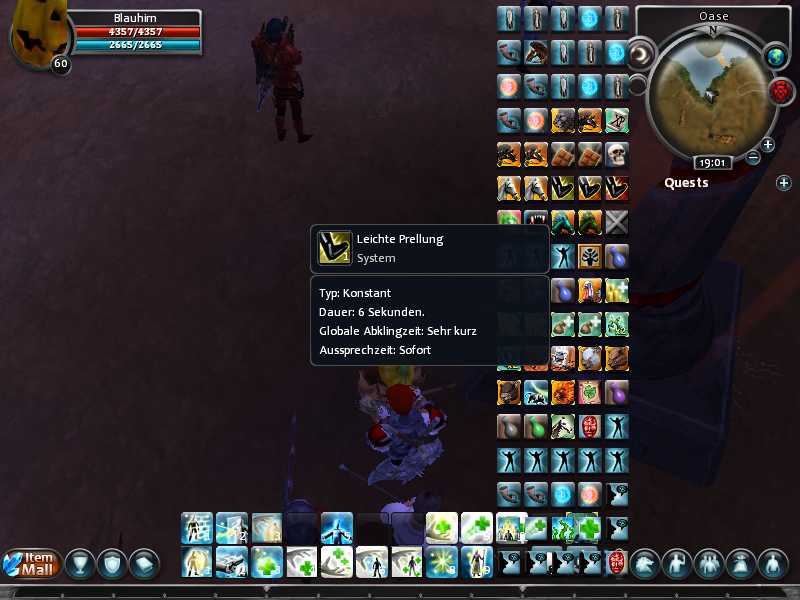
Task: Zoom in the minimap with plus button
Action: [x=768, y=144]
